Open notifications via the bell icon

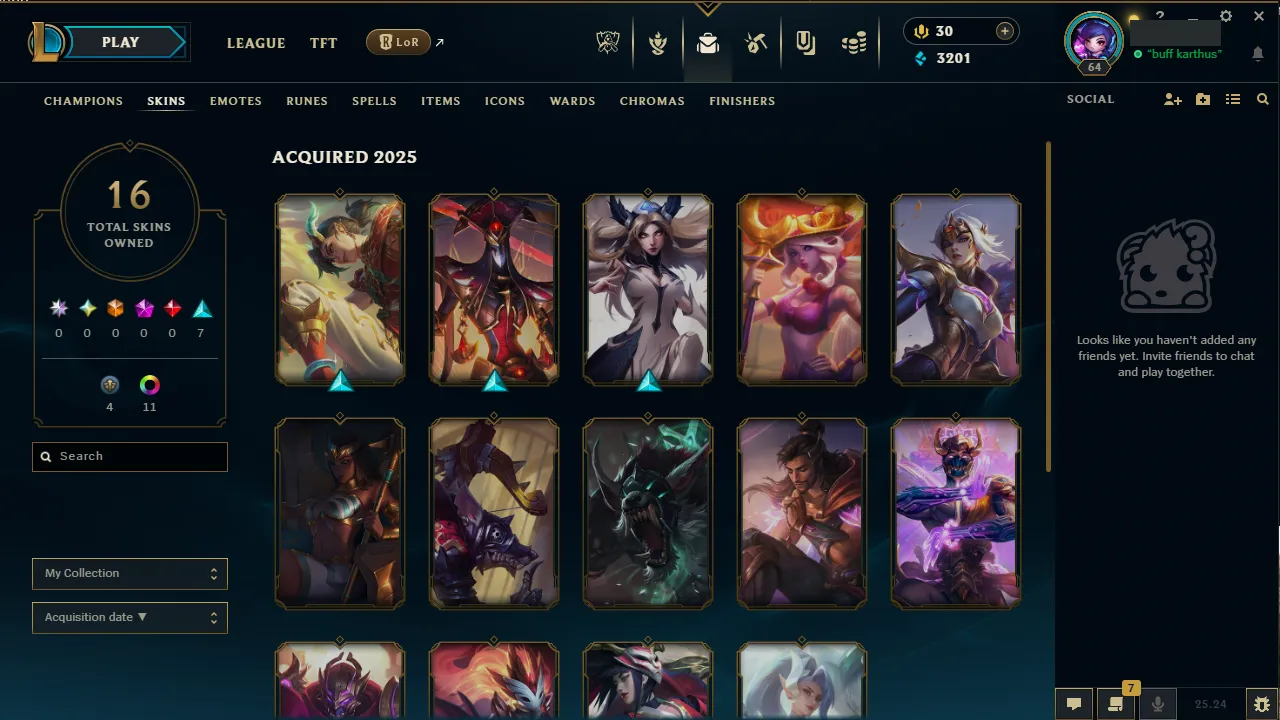tap(1258, 54)
